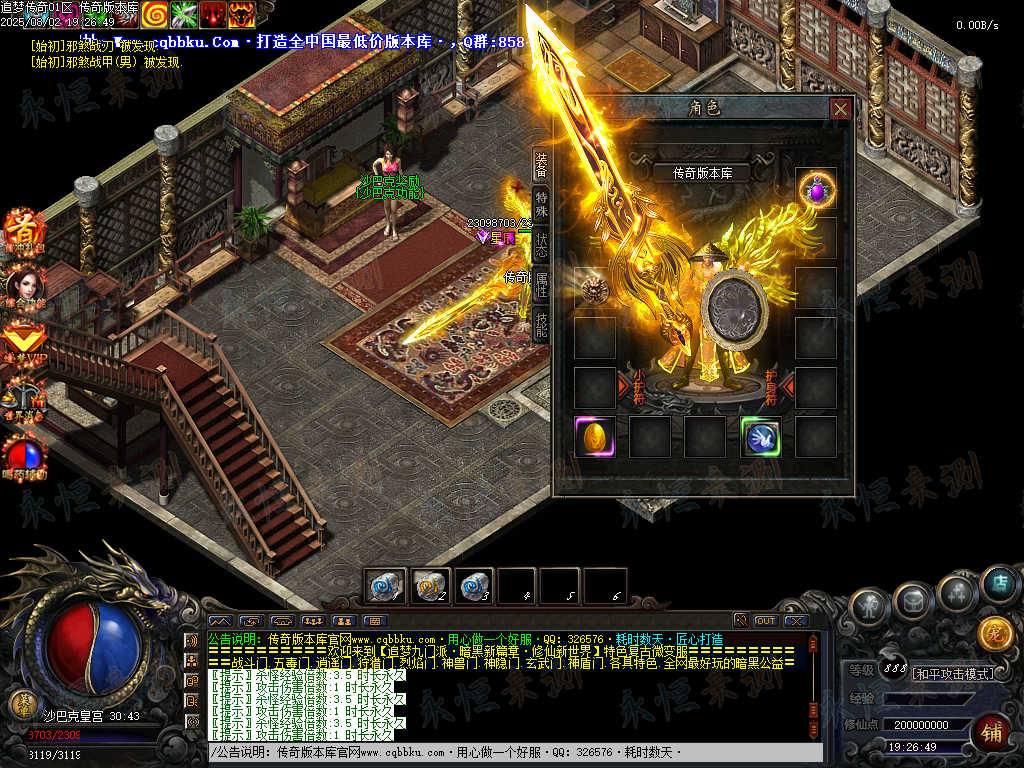Switch to the 技能 skills tab
The image size is (1024, 768).
coord(541,325)
